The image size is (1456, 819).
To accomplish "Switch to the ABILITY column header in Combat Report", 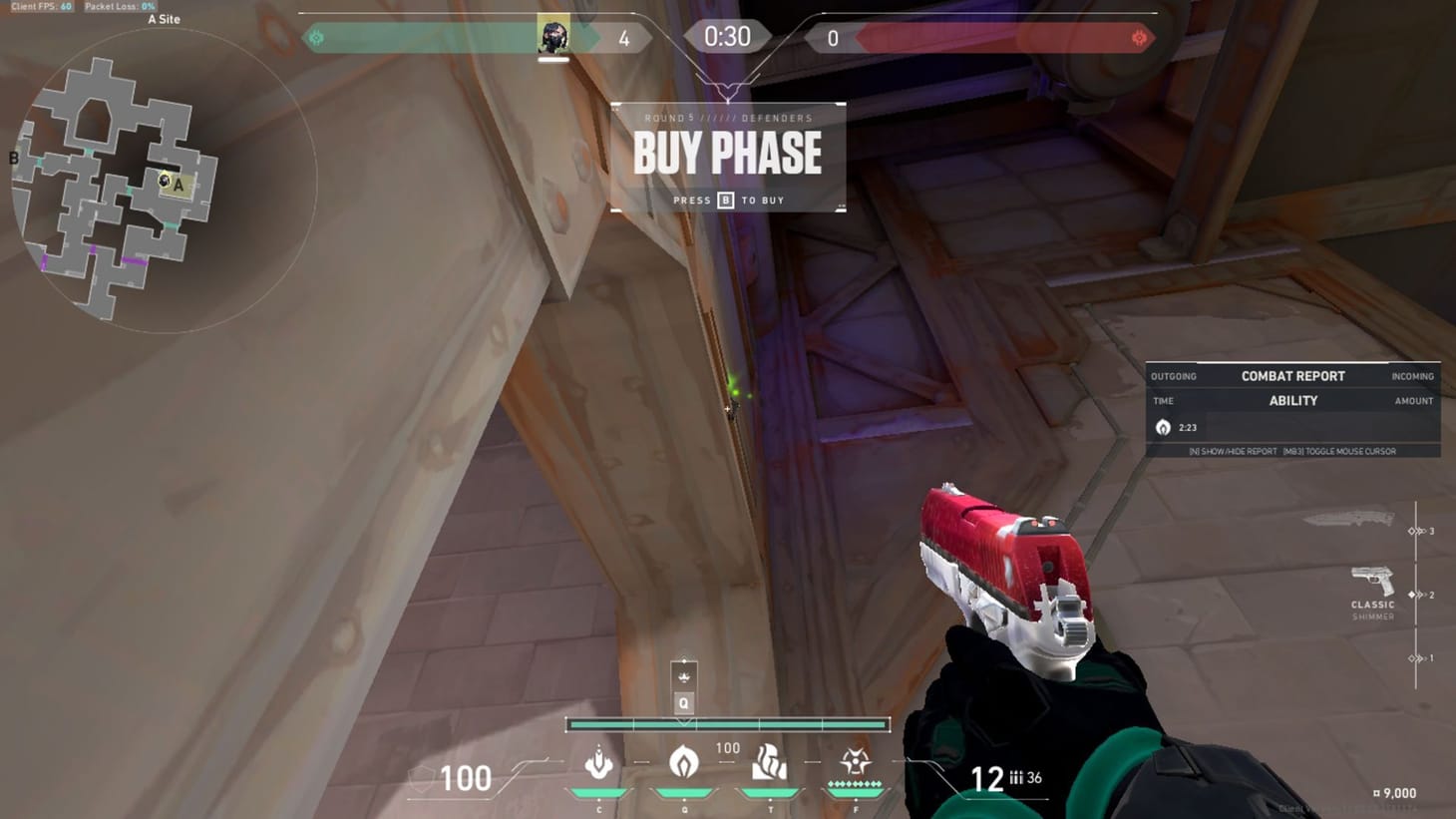I will click(1292, 400).
